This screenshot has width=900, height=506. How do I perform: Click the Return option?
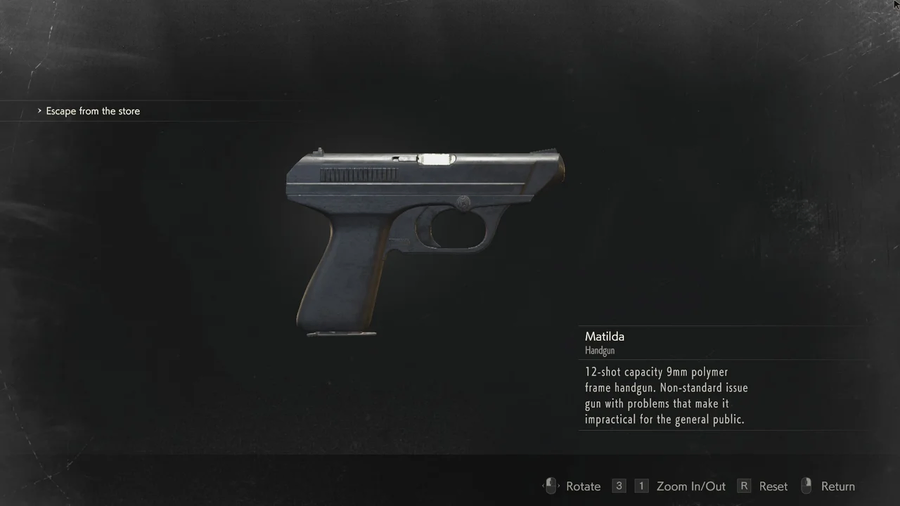tap(837, 487)
